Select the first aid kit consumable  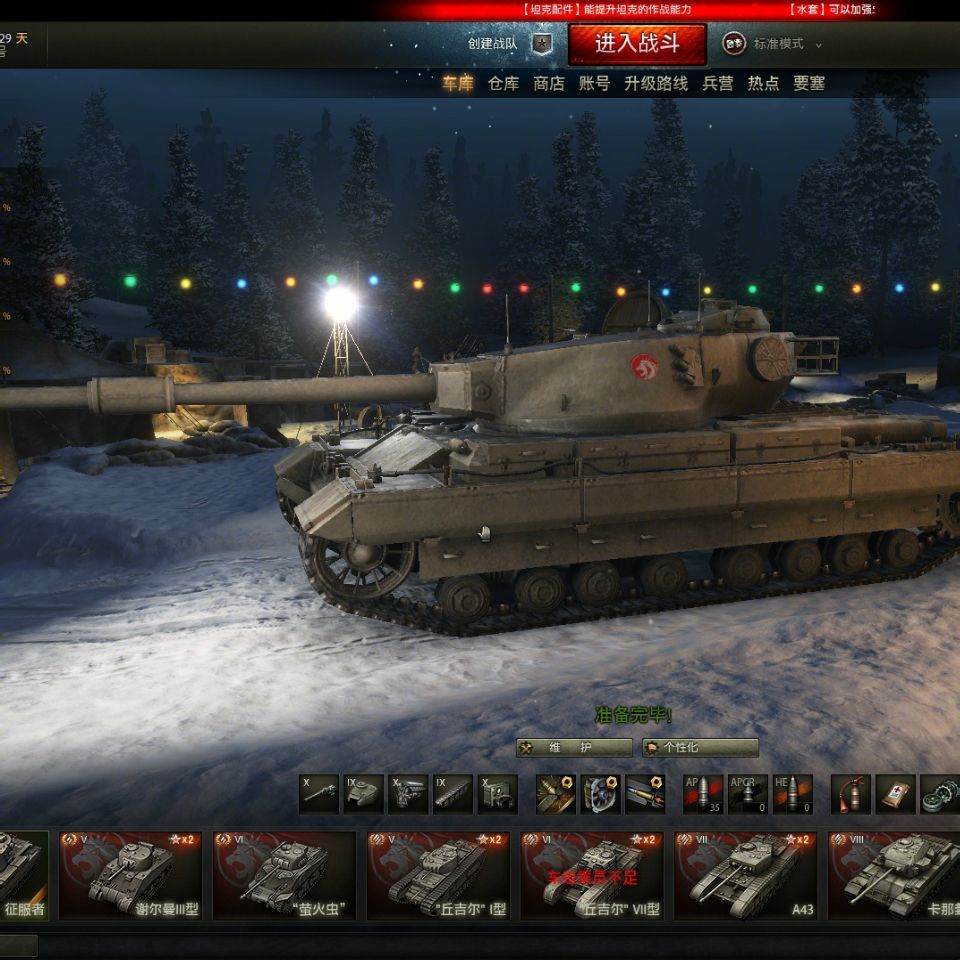click(895, 794)
